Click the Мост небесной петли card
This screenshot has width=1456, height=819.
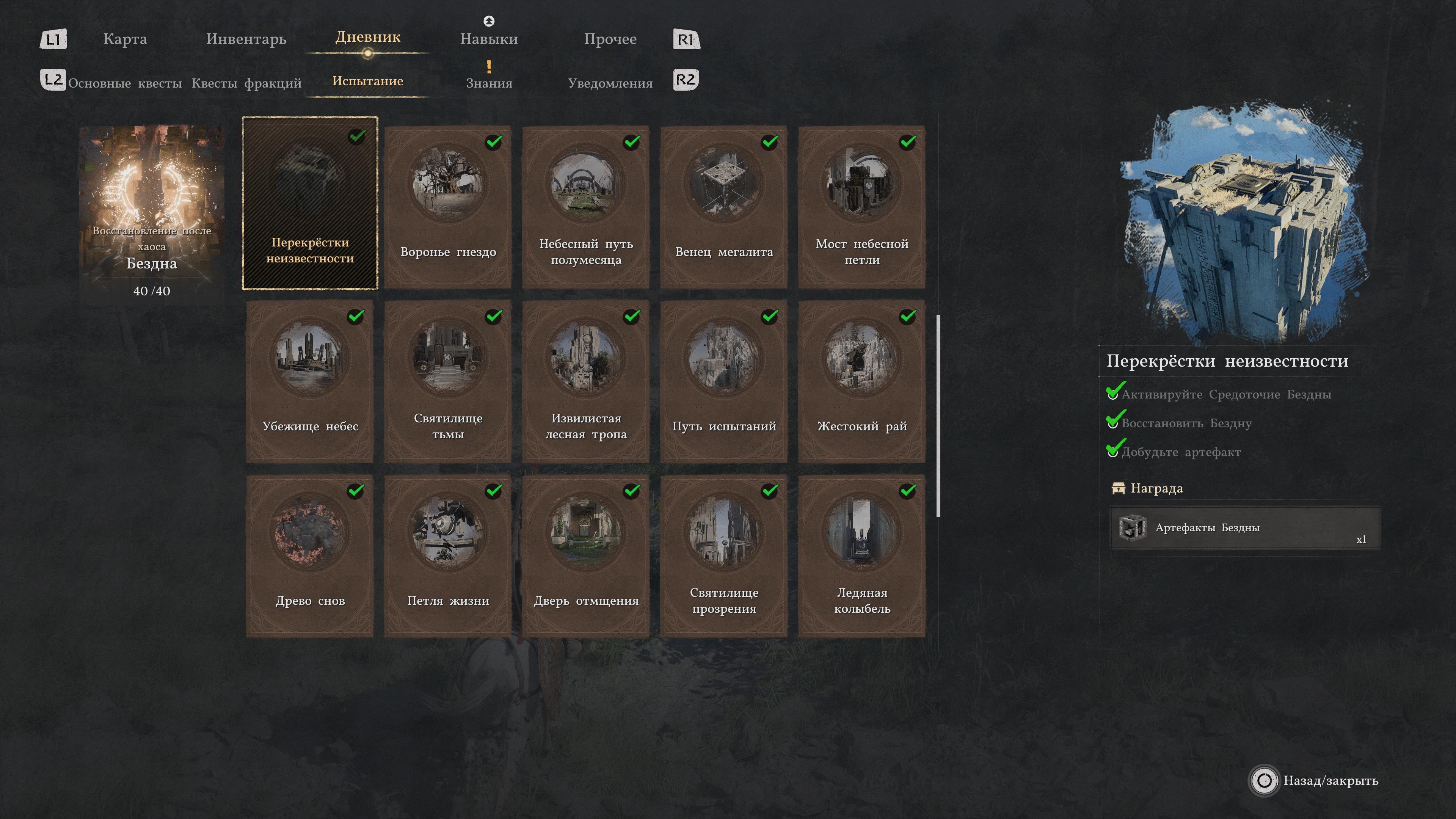[x=861, y=207]
